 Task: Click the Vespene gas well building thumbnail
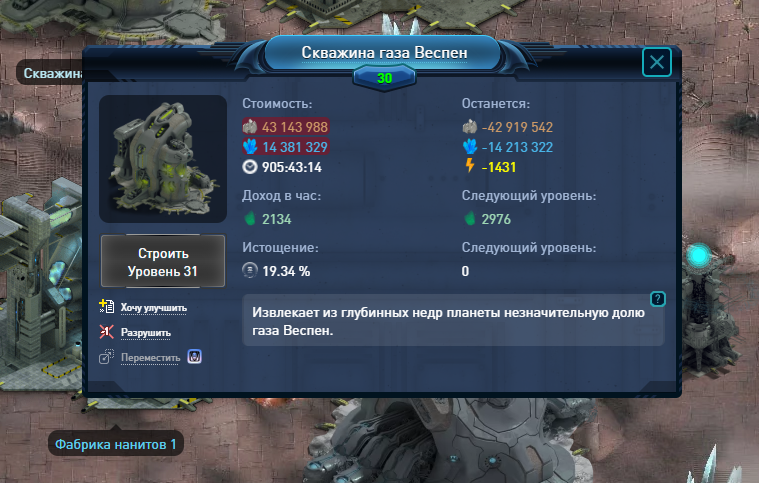tap(163, 159)
